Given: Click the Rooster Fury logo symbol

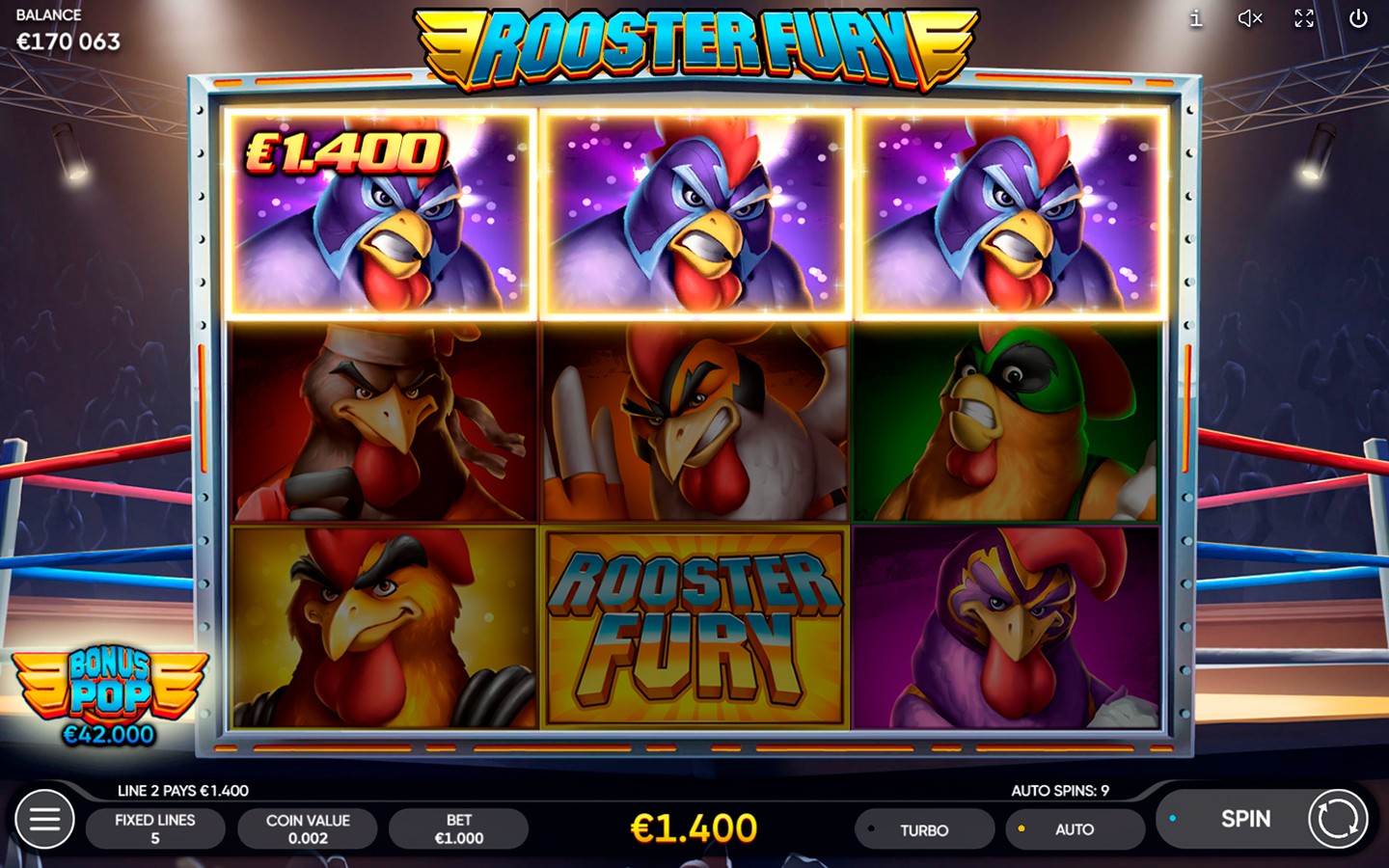Looking at the screenshot, I should coord(695,623).
